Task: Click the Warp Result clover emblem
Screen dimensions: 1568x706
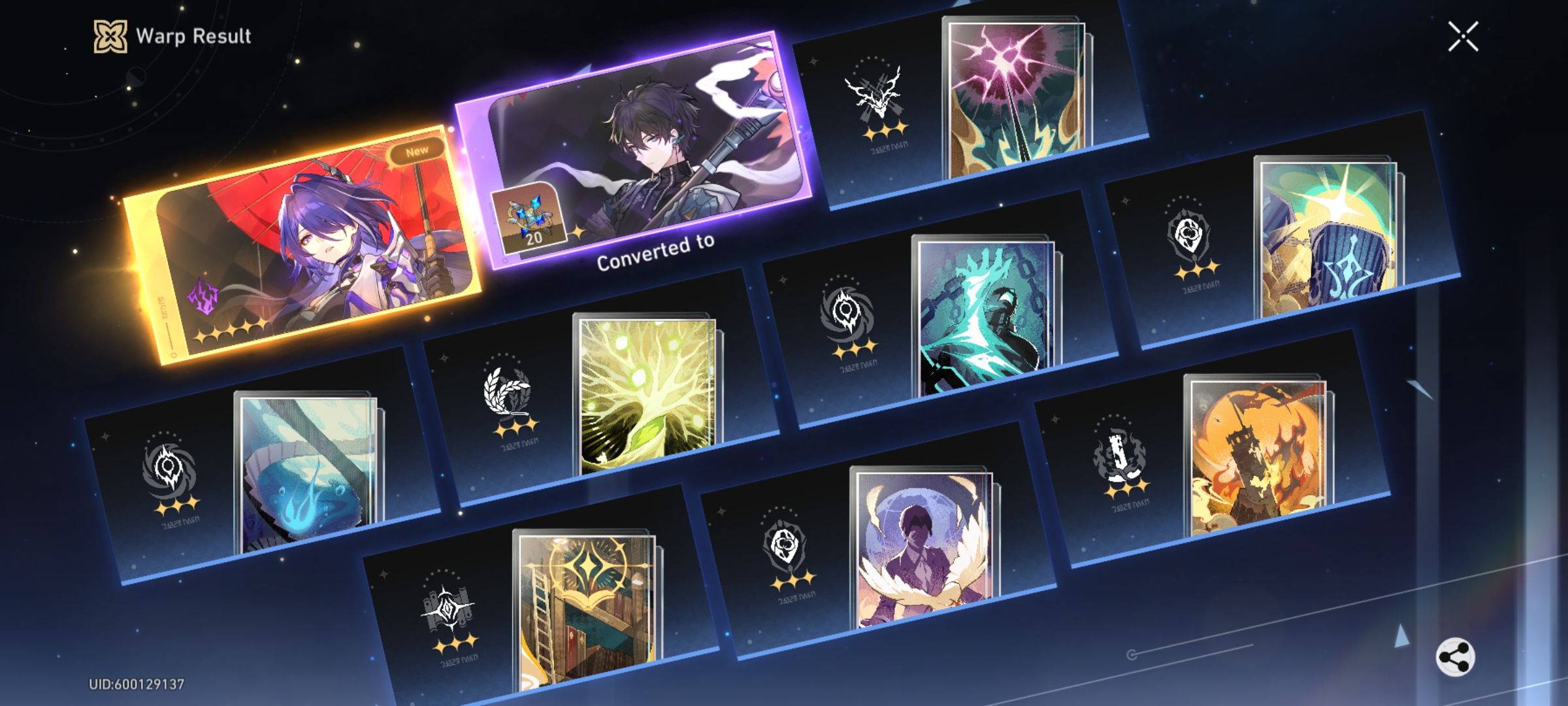Action: (x=110, y=37)
